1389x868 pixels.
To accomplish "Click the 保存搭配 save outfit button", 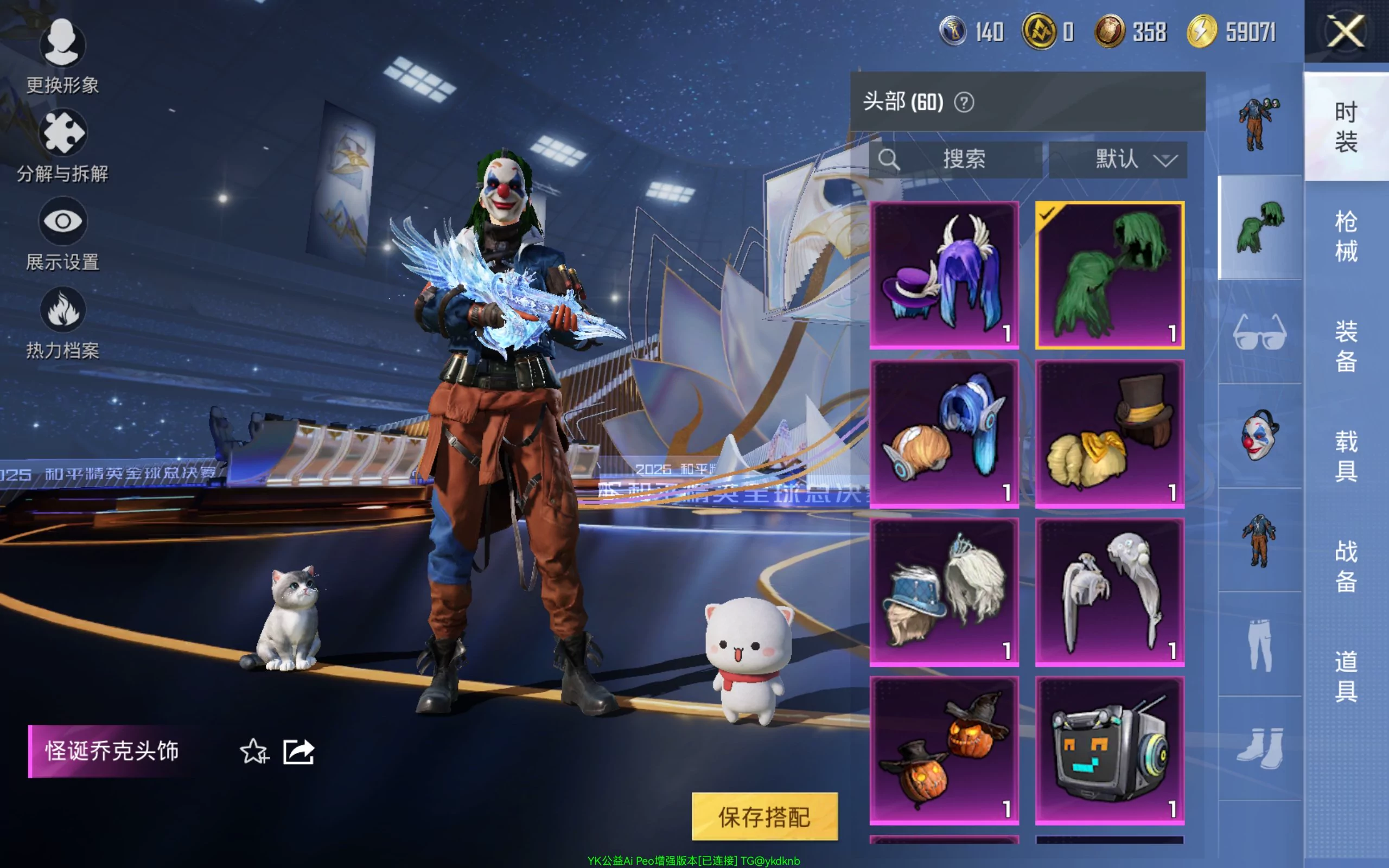I will [x=764, y=816].
